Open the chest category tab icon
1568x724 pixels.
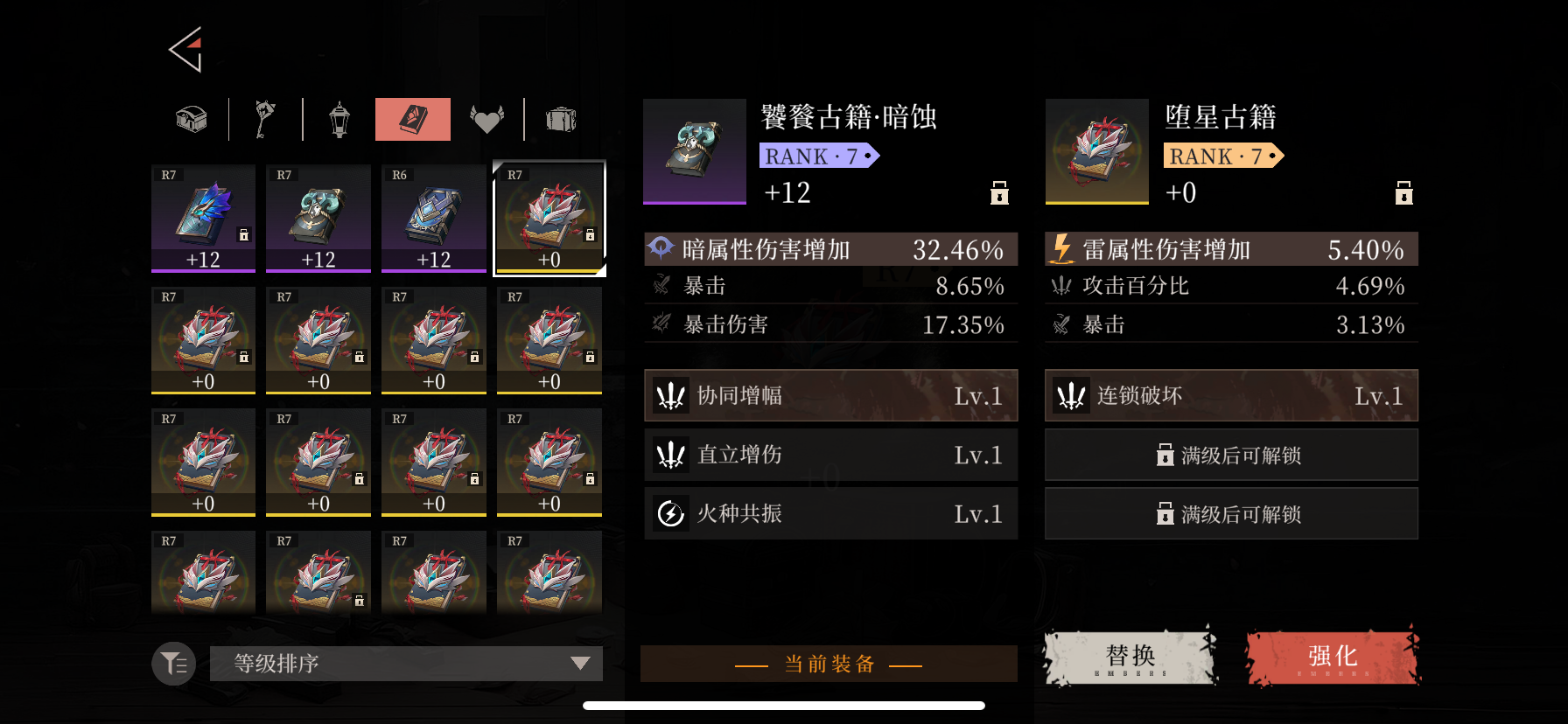click(189, 119)
